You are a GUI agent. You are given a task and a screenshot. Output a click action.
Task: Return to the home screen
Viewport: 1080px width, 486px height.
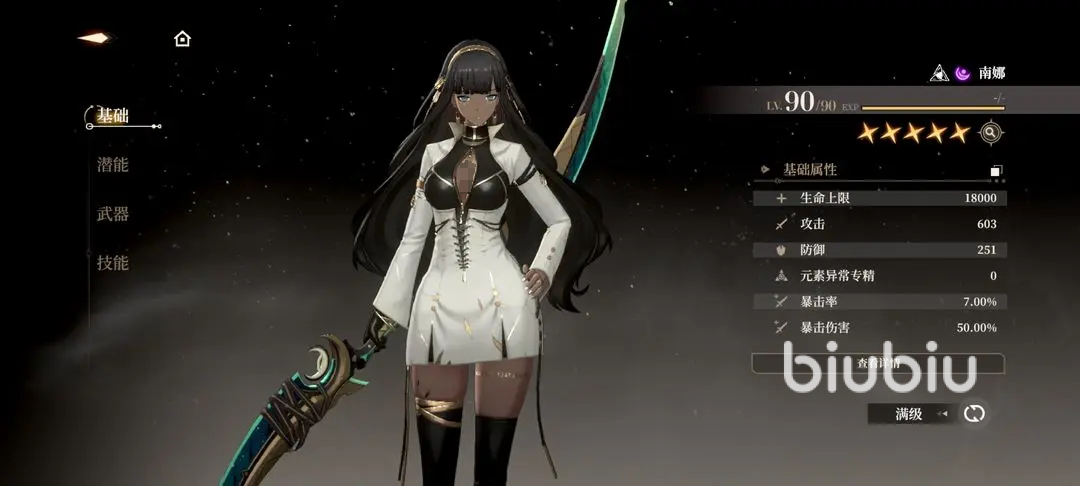click(182, 39)
